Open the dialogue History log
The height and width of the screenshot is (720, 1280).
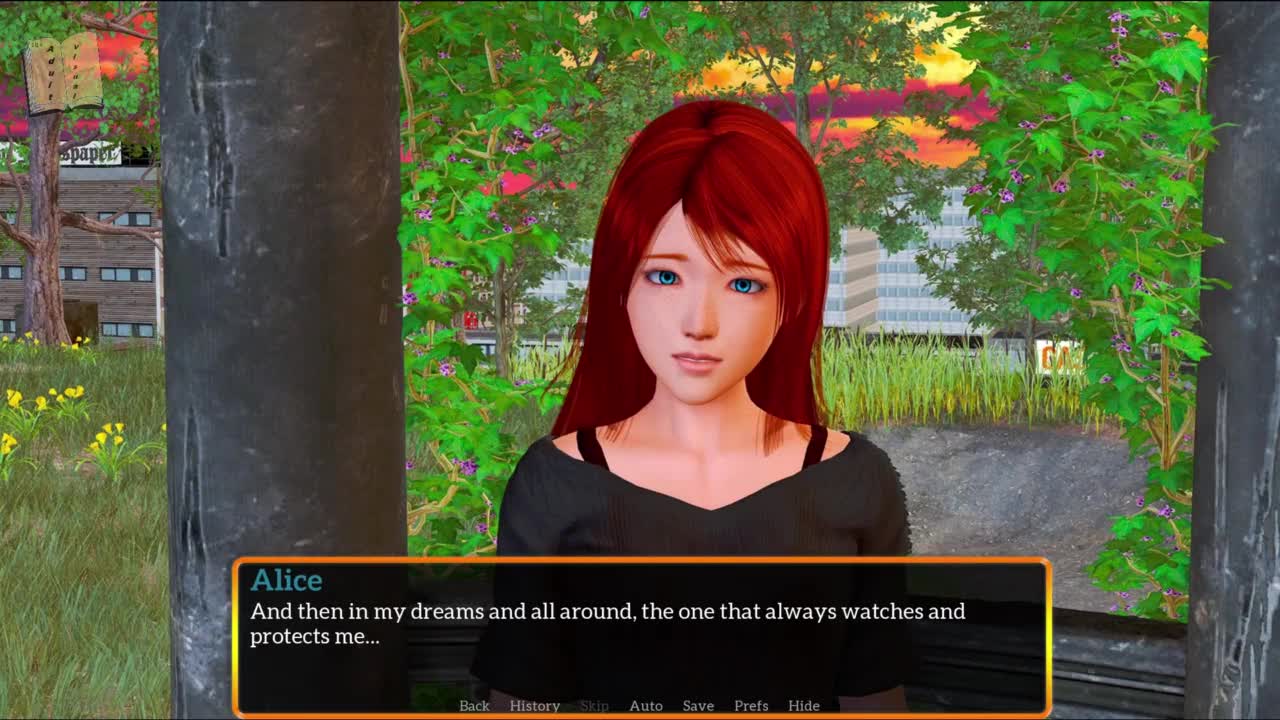coord(534,705)
